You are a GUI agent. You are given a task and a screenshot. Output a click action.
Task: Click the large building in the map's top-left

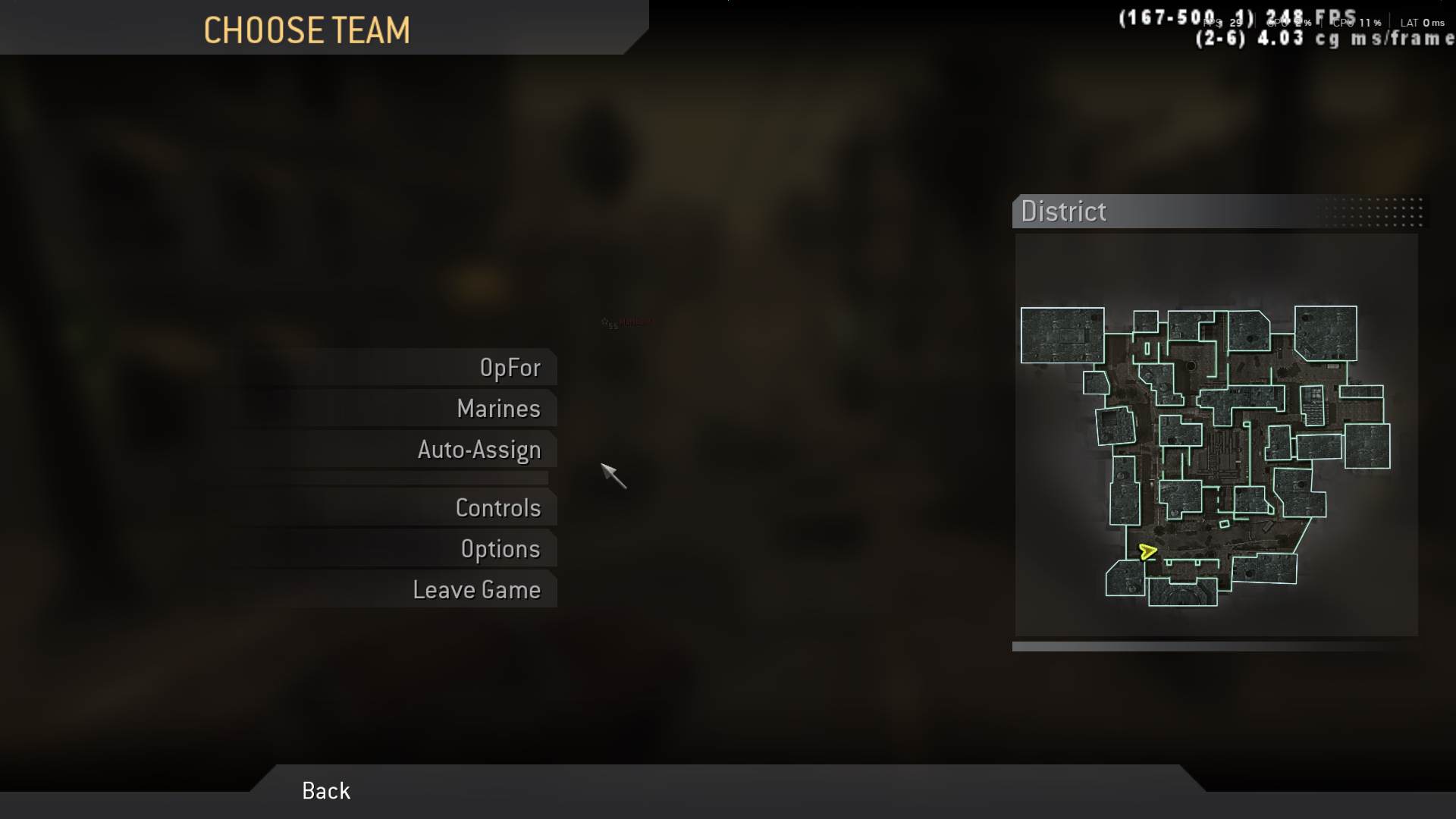pyautogui.click(x=1062, y=336)
